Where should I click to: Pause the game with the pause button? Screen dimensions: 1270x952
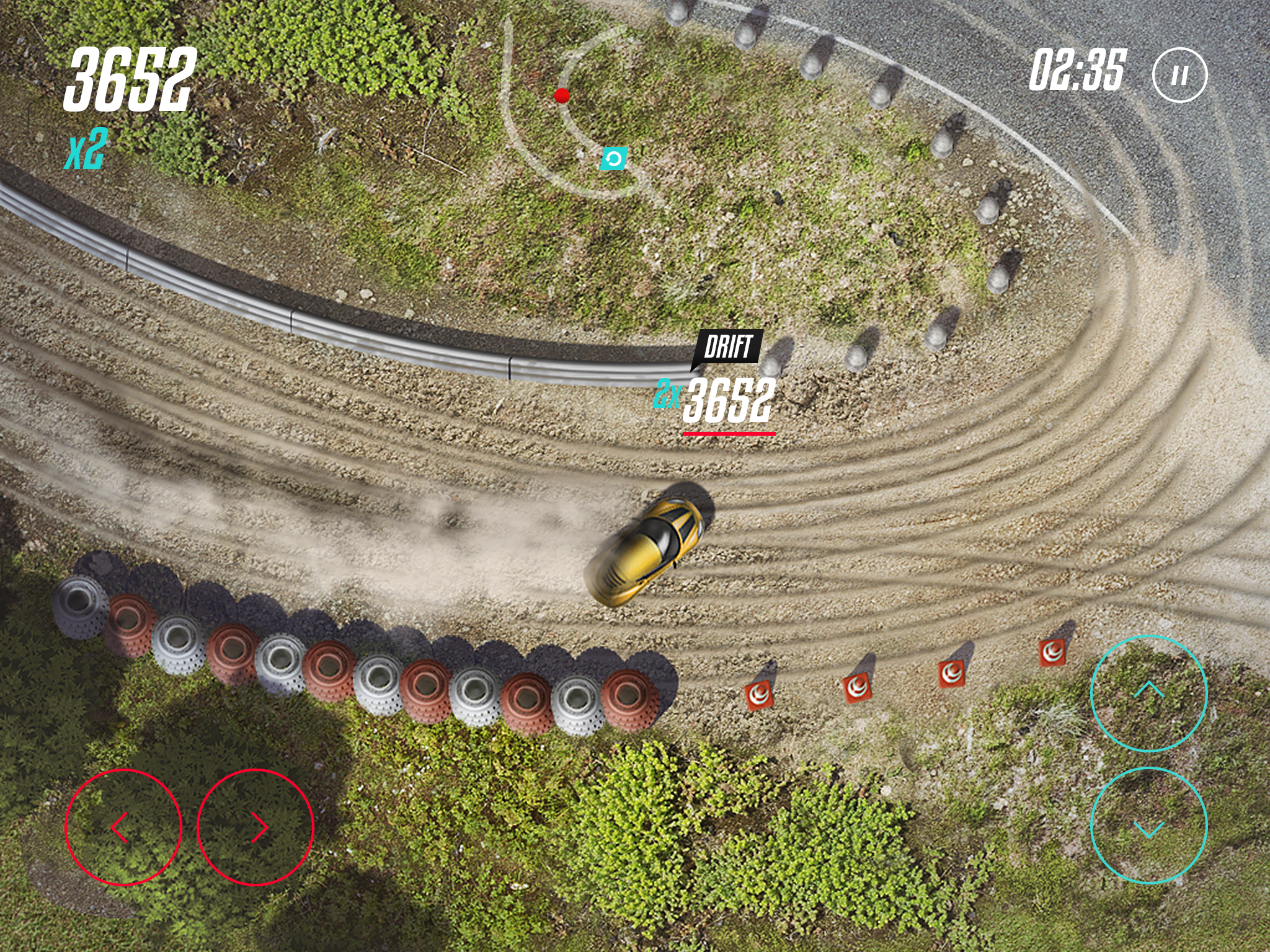[1179, 75]
